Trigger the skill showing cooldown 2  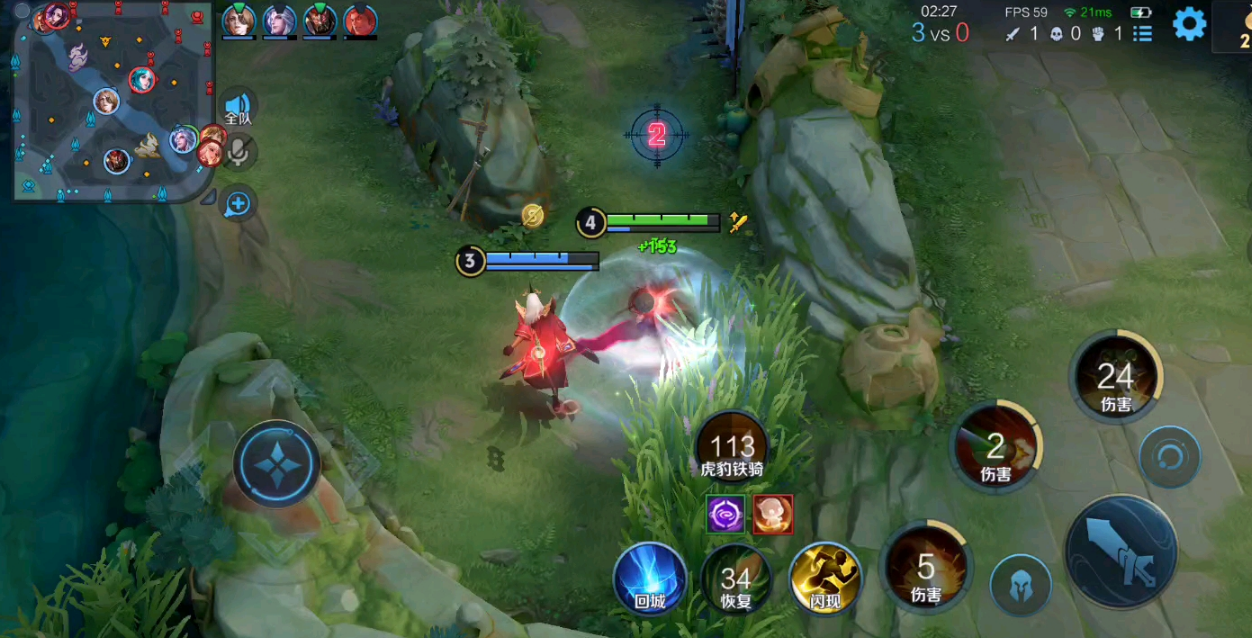coord(996,446)
